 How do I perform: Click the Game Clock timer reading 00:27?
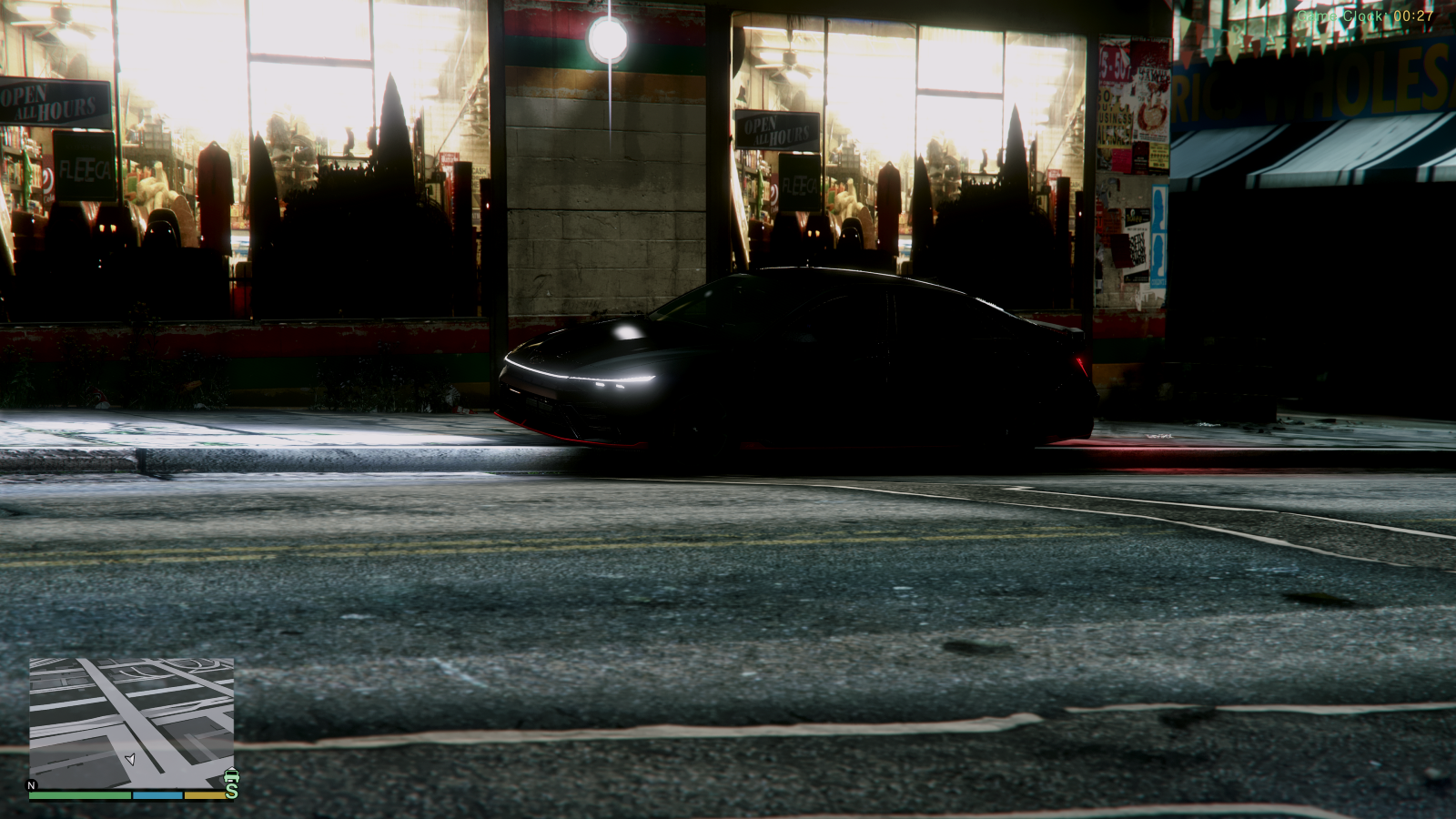coord(1363,14)
